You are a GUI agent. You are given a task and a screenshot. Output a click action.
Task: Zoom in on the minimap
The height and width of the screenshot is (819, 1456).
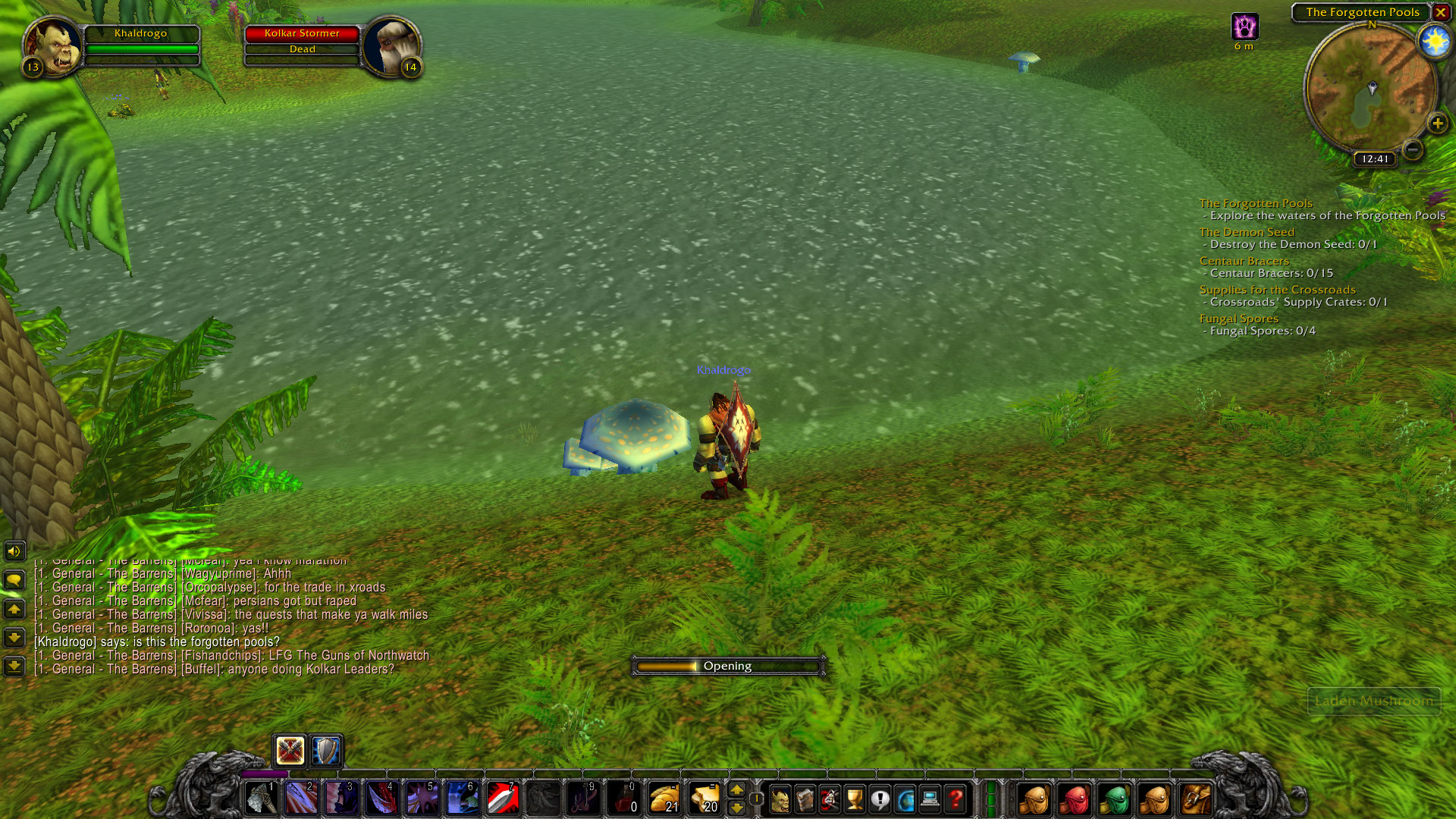pos(1437,124)
